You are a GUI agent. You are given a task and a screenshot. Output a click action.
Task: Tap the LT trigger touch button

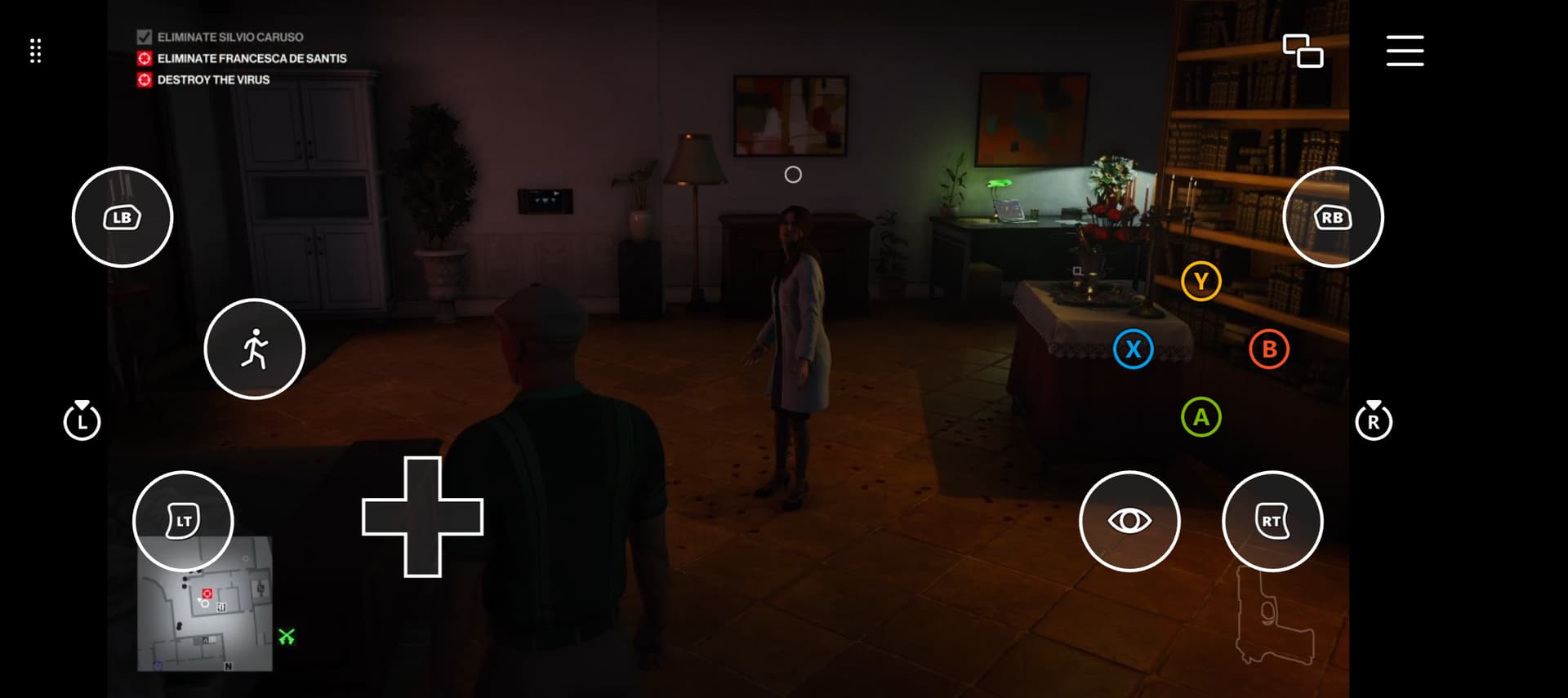pos(183,521)
